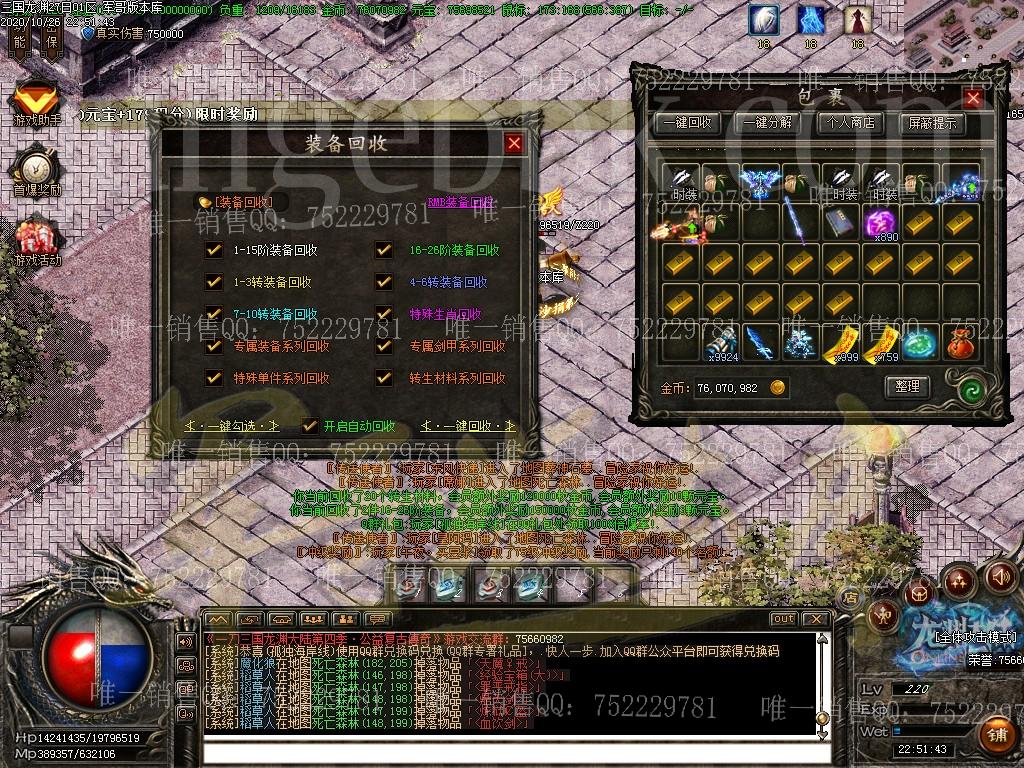Select the red pouch item in bag
Screen dimensions: 1024x768
pyautogui.click(x=961, y=342)
